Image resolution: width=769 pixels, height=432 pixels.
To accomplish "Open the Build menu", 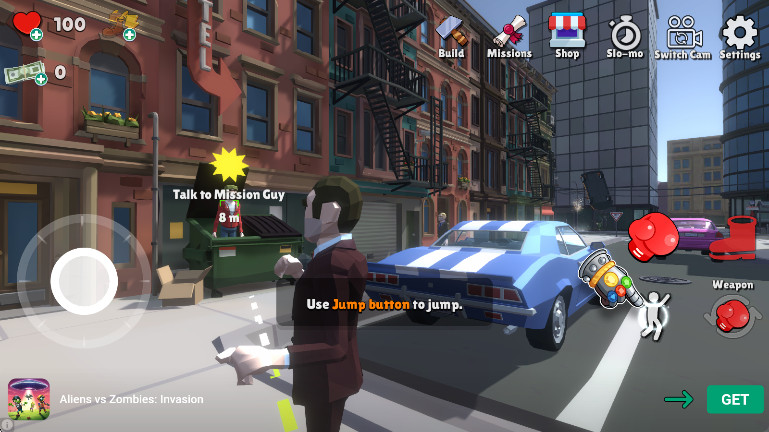I will pyautogui.click(x=451, y=35).
